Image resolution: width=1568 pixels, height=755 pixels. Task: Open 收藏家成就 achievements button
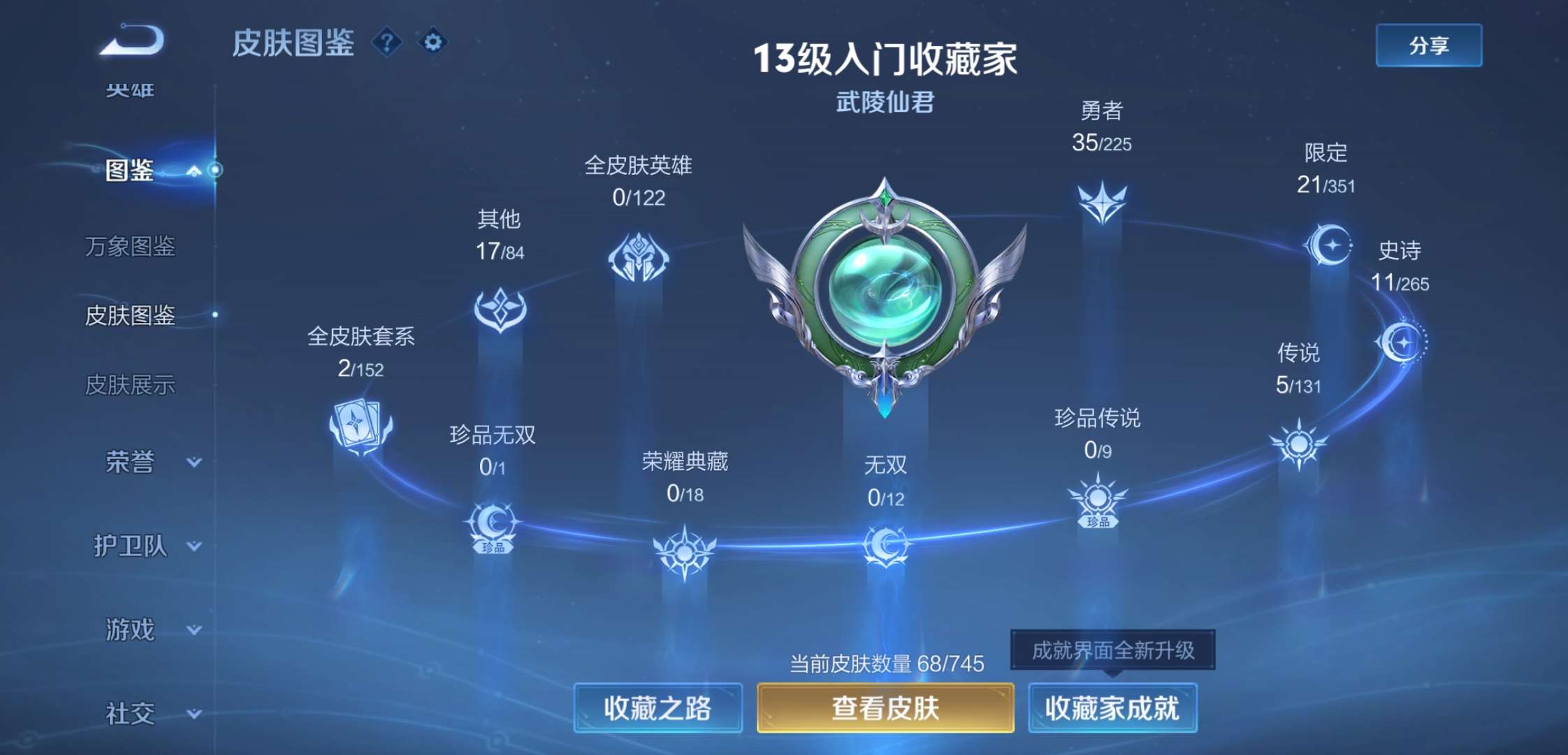tap(1112, 707)
